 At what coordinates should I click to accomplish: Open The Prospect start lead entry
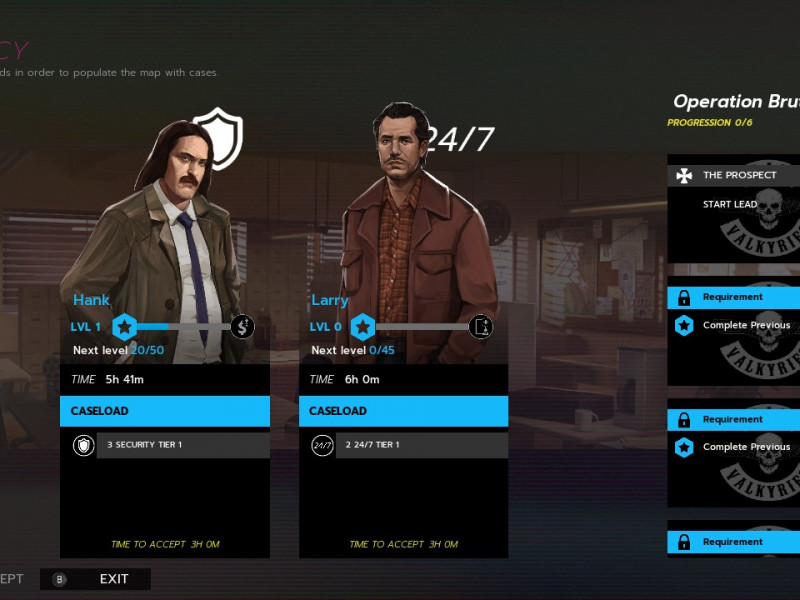[732, 205]
